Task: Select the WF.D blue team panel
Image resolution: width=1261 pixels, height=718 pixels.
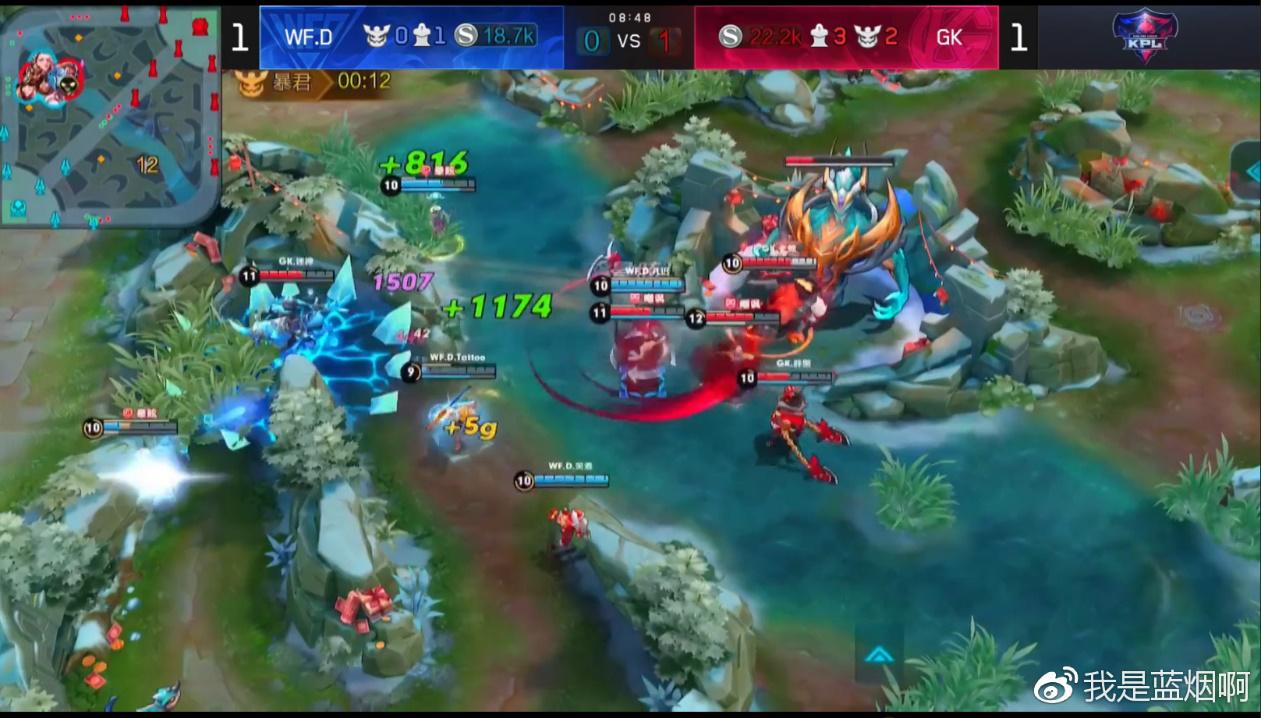Action: 411,37
